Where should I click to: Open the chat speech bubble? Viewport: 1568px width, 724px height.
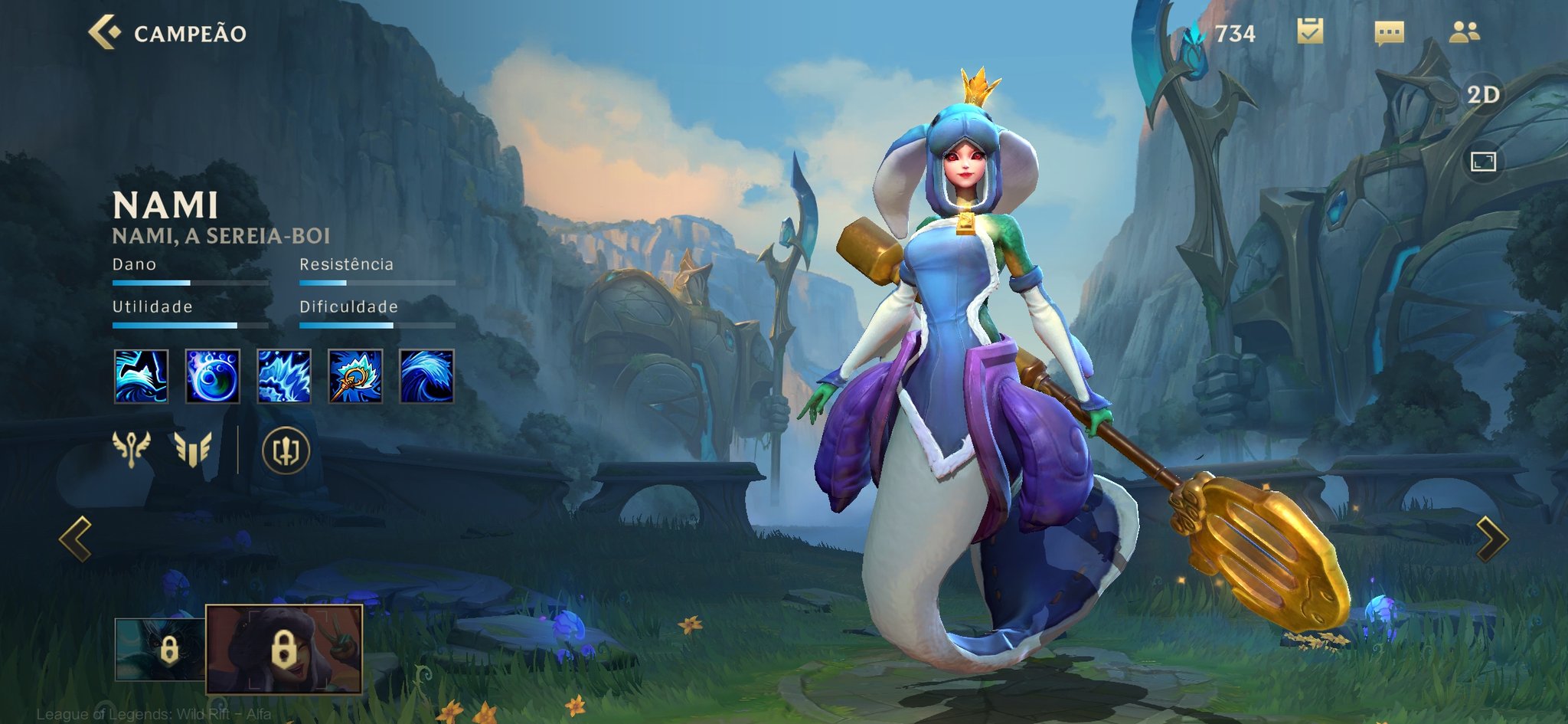click(1389, 33)
